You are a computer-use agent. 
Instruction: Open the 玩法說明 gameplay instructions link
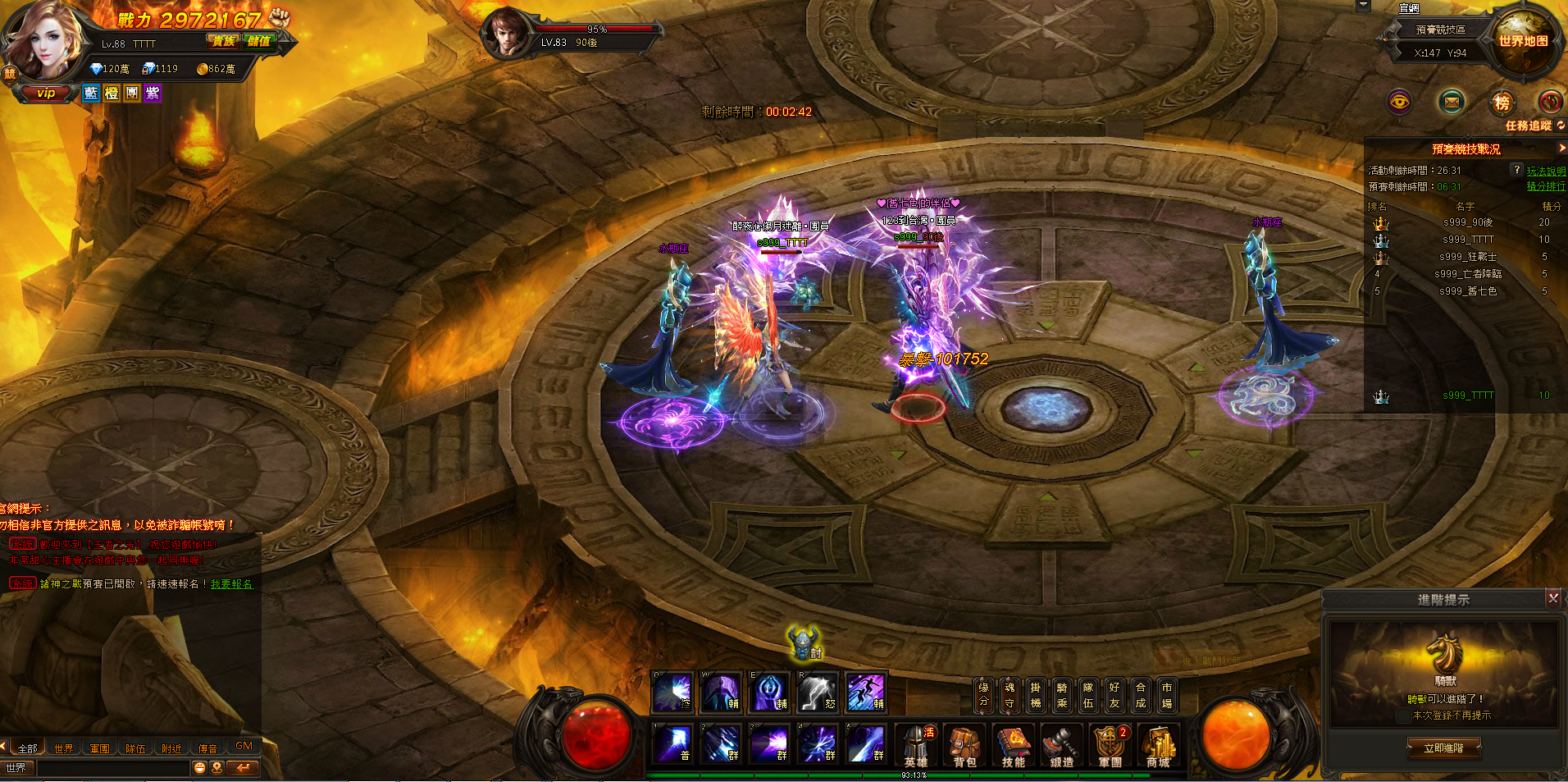pos(1546,171)
